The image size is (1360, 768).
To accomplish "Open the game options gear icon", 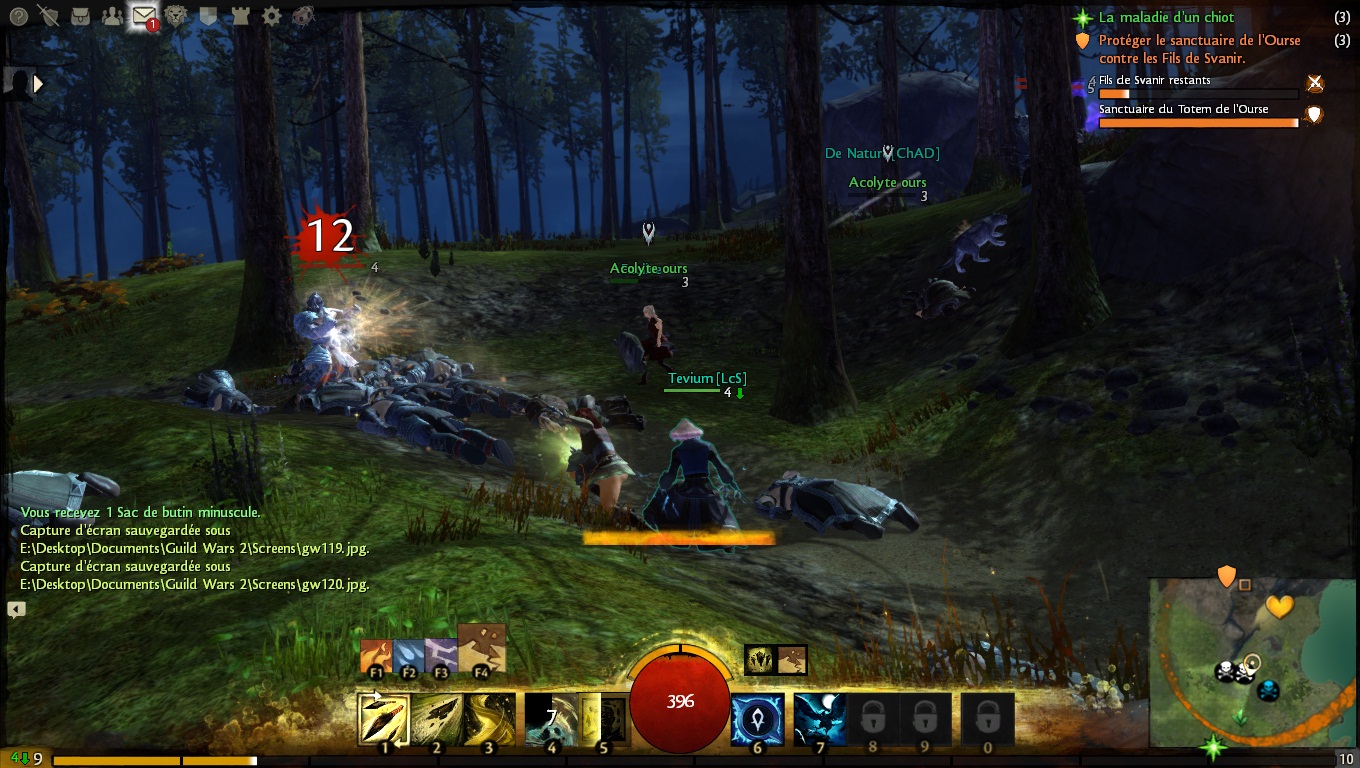I will pos(271,16).
